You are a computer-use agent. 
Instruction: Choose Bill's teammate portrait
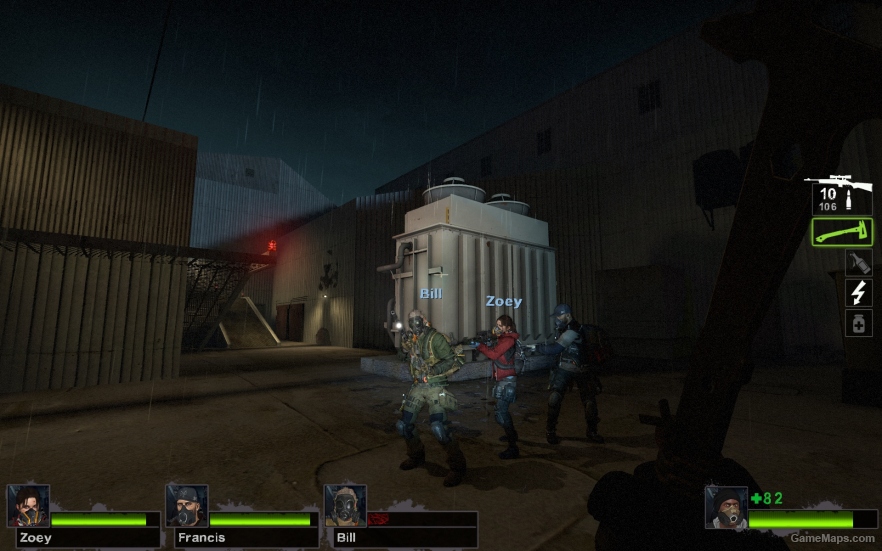click(x=345, y=506)
